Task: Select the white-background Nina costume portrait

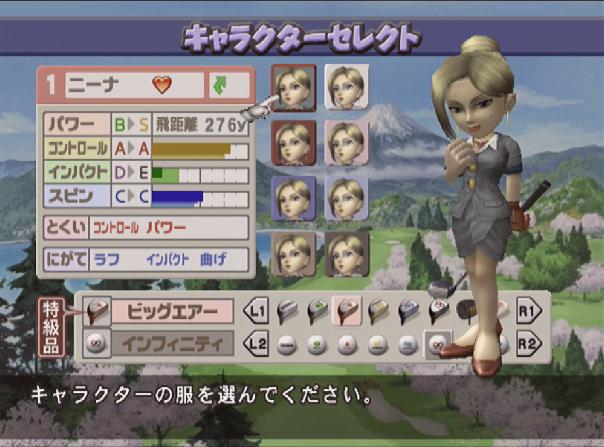Action: click(x=347, y=87)
